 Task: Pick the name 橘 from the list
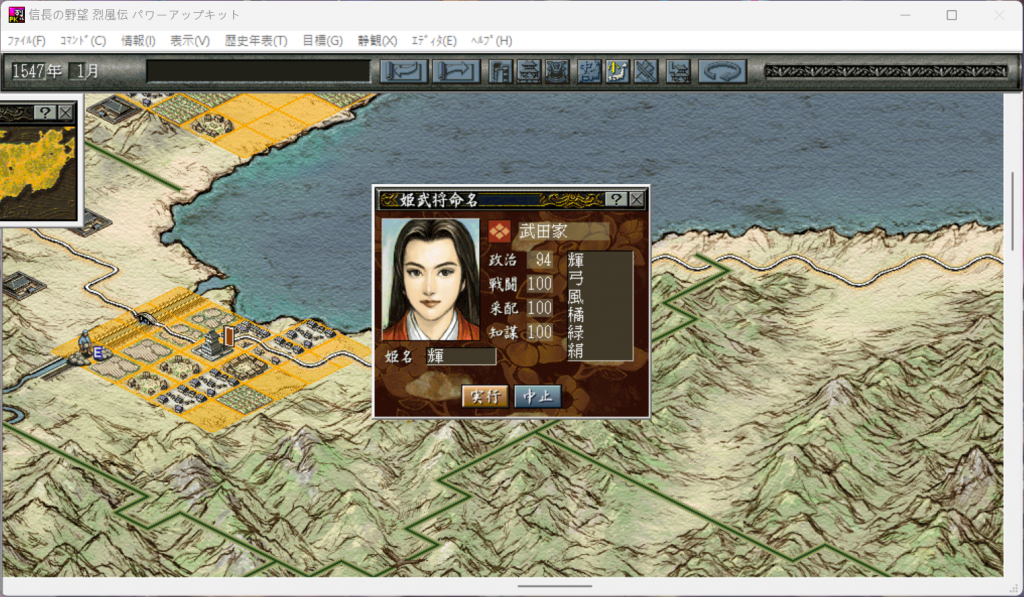(x=575, y=314)
